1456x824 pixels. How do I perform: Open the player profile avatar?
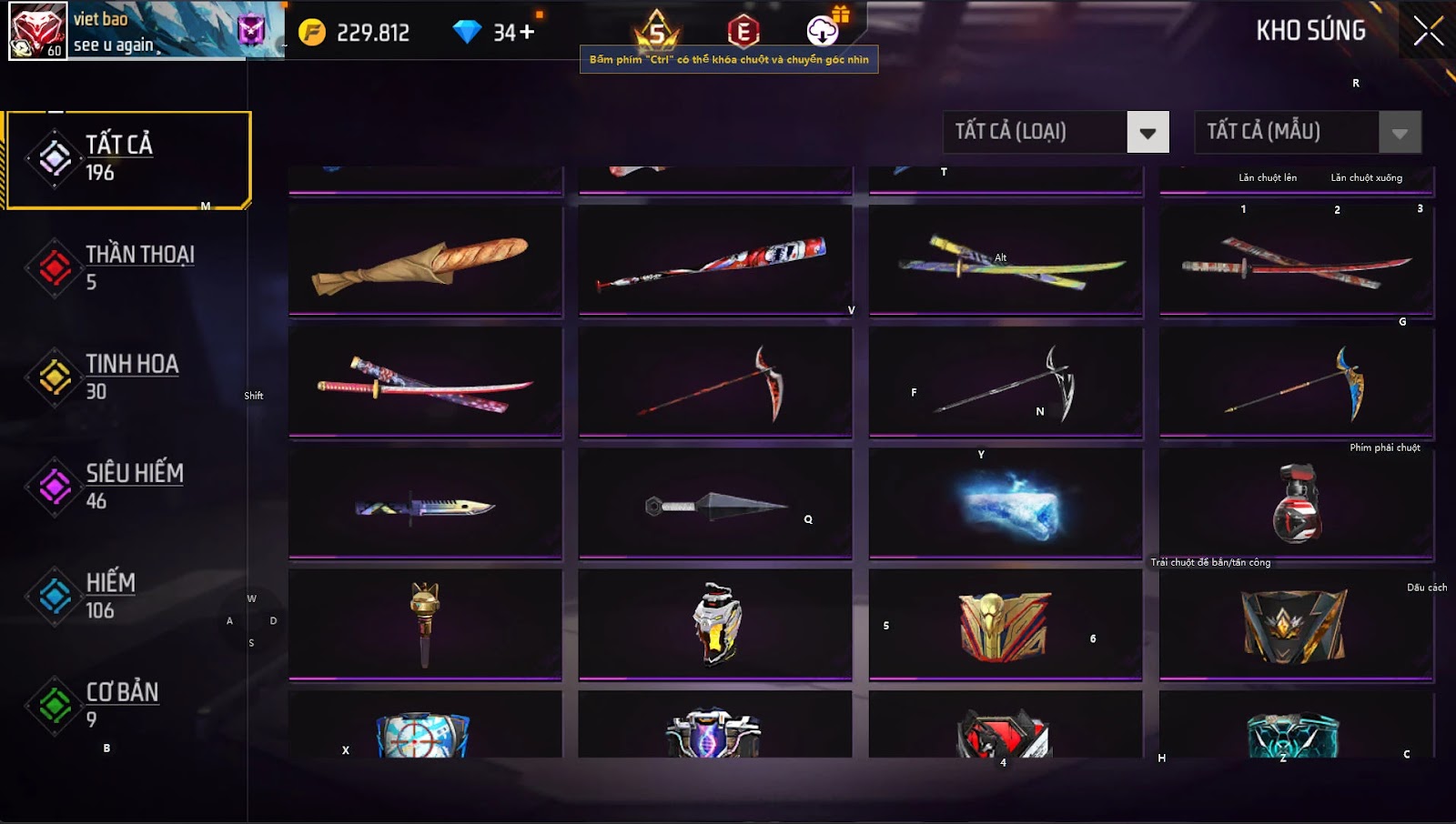[x=37, y=31]
